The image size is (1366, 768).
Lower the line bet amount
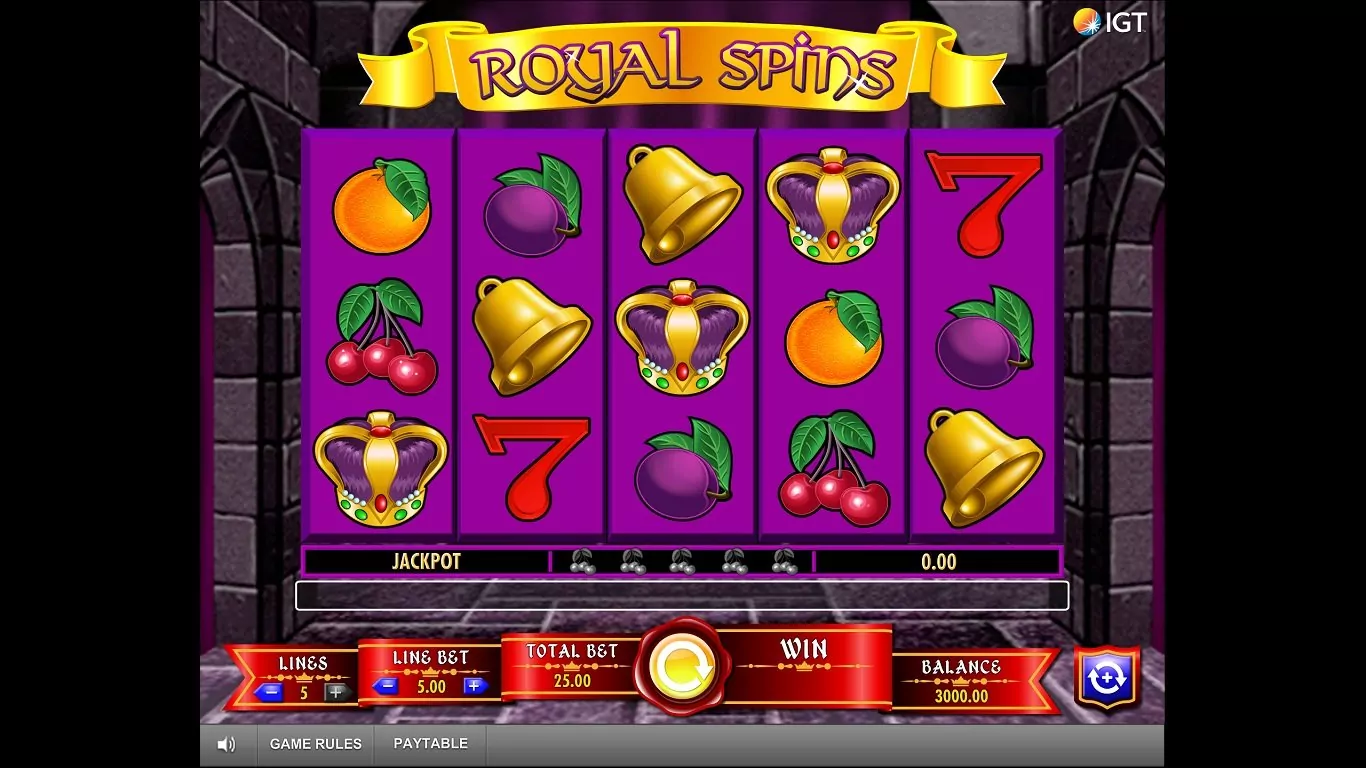click(x=385, y=686)
